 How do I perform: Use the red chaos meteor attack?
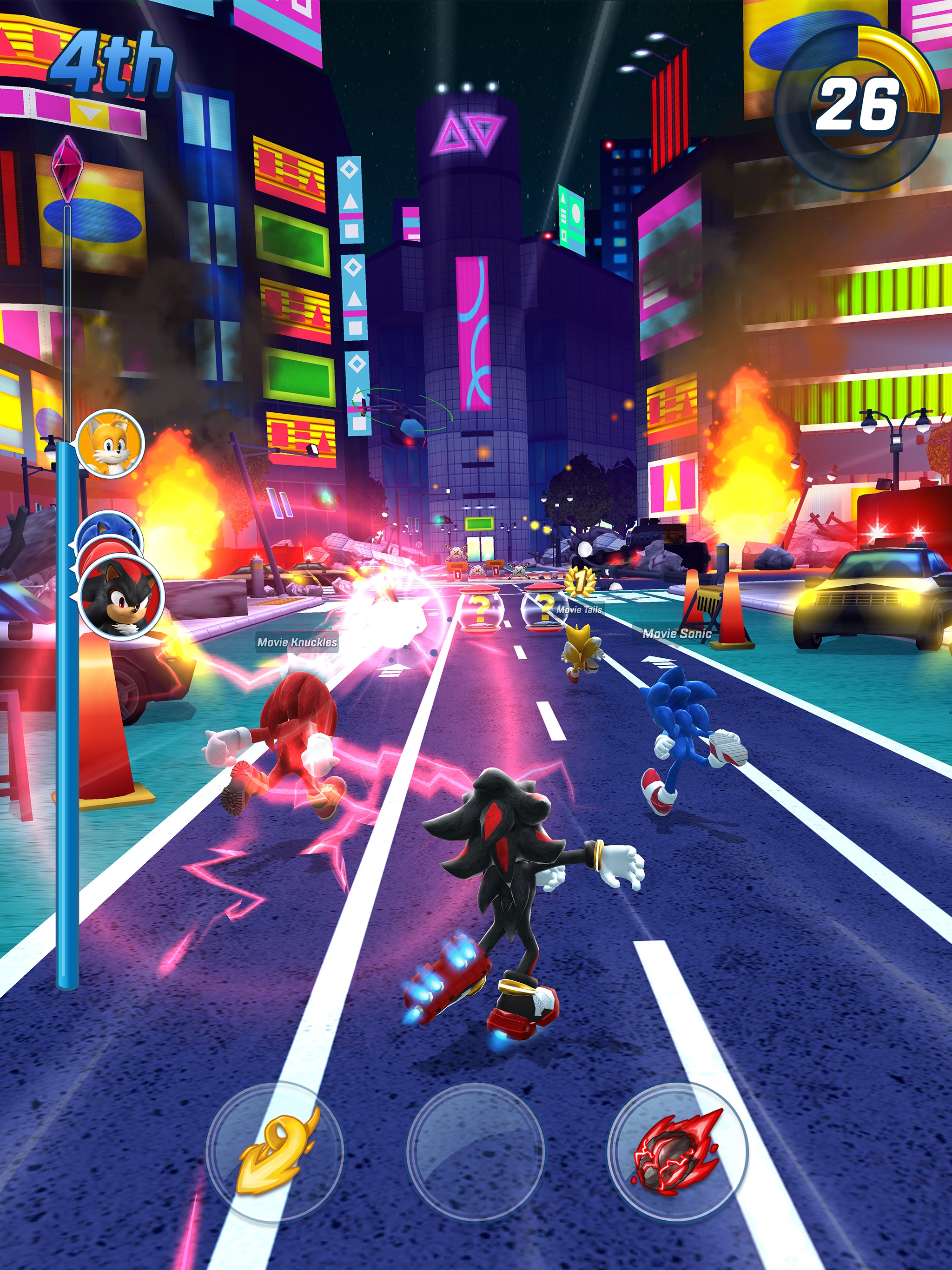[x=678, y=1152]
